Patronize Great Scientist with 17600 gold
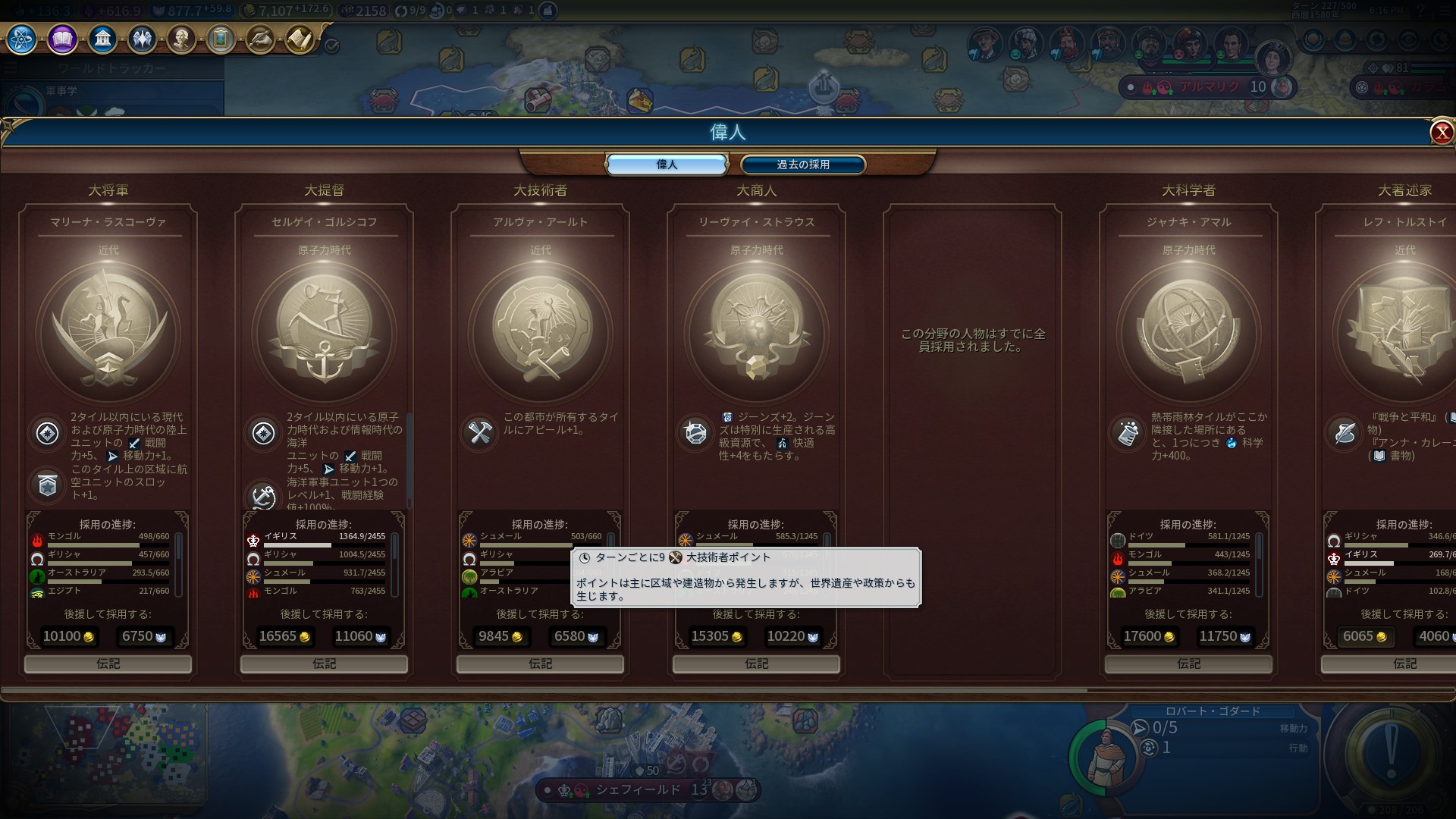Screen dimensions: 1456x819 coord(1149,637)
